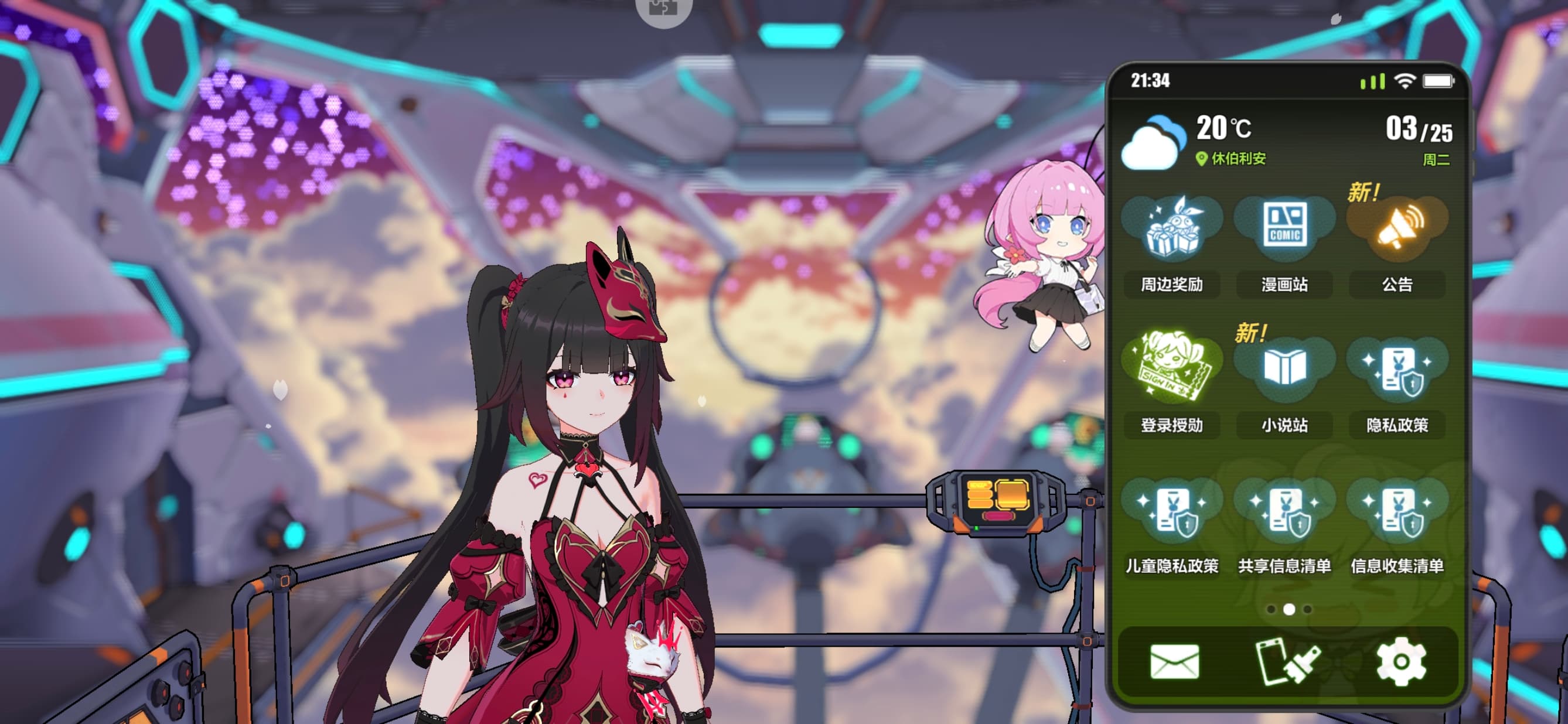
Task: Open the phone theme paintbrush icon
Action: click(1286, 661)
